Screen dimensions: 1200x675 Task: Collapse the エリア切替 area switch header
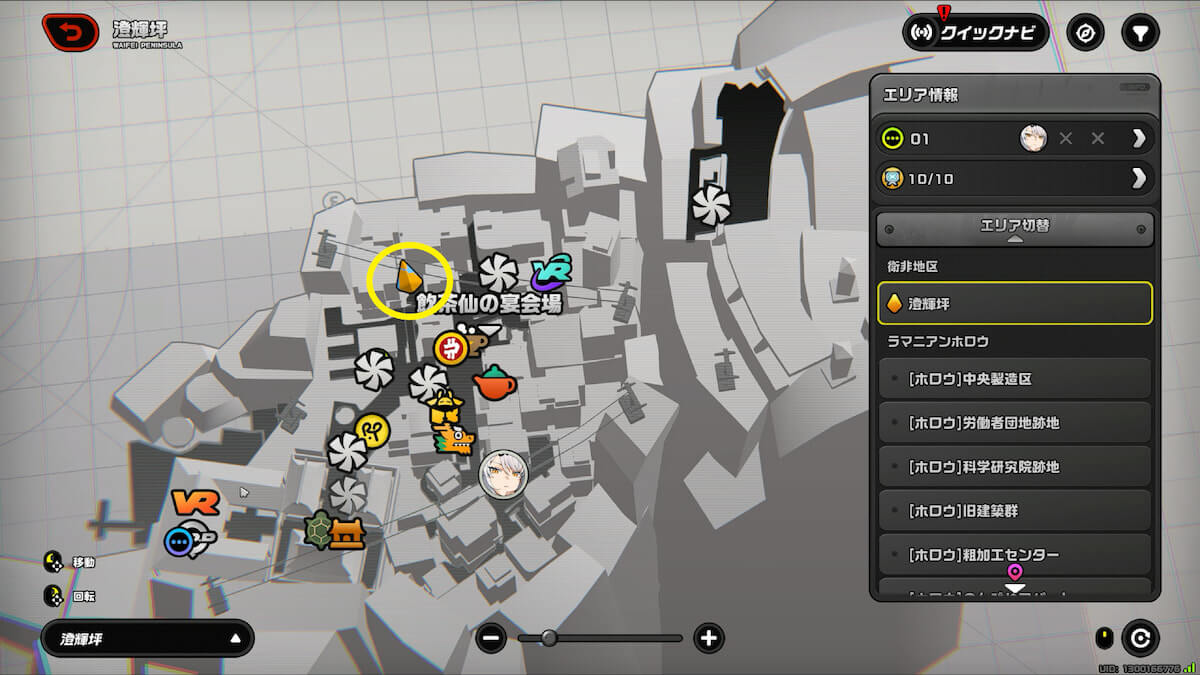click(x=1015, y=229)
